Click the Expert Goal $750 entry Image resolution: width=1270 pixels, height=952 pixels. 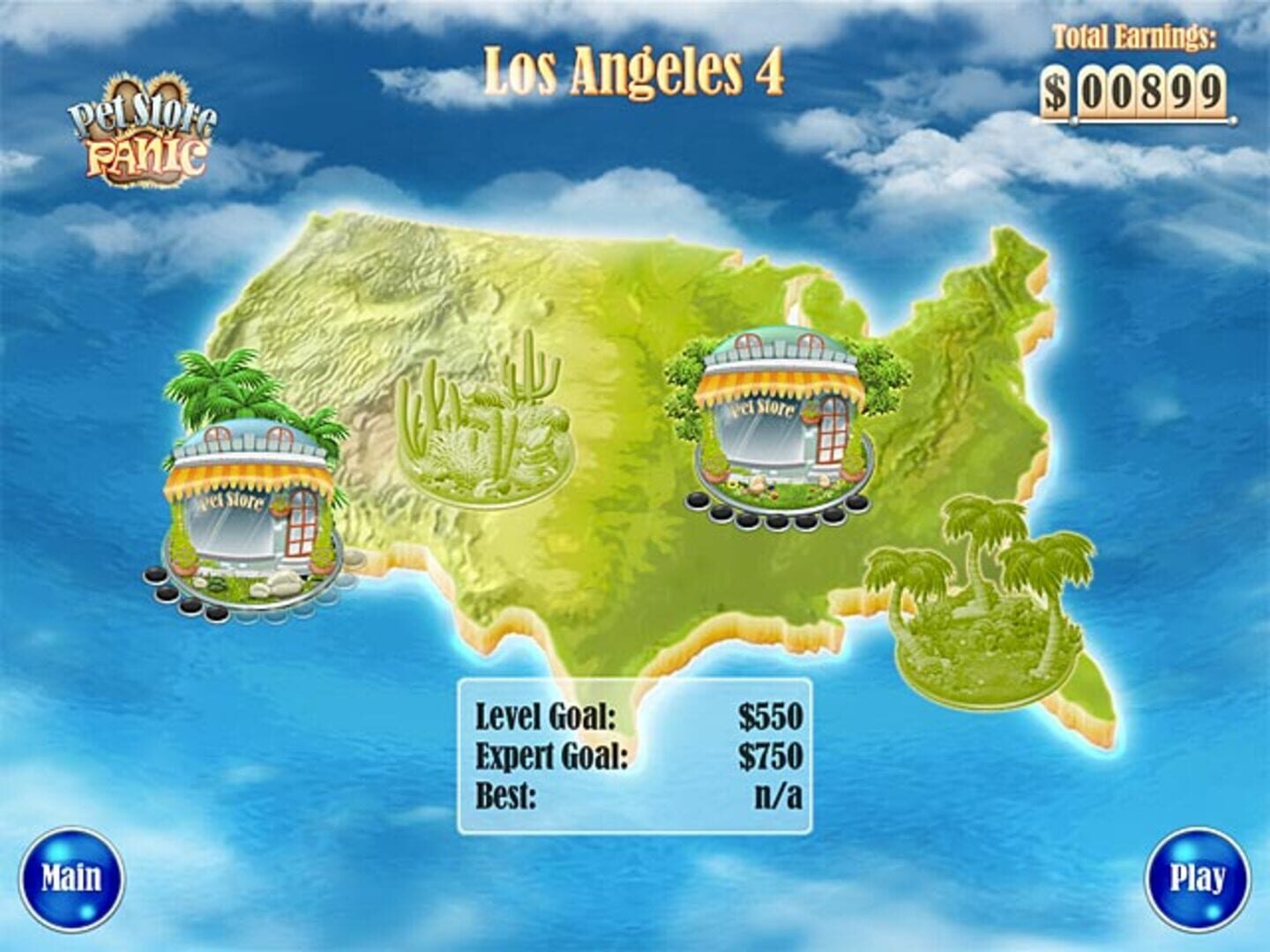[x=637, y=754]
